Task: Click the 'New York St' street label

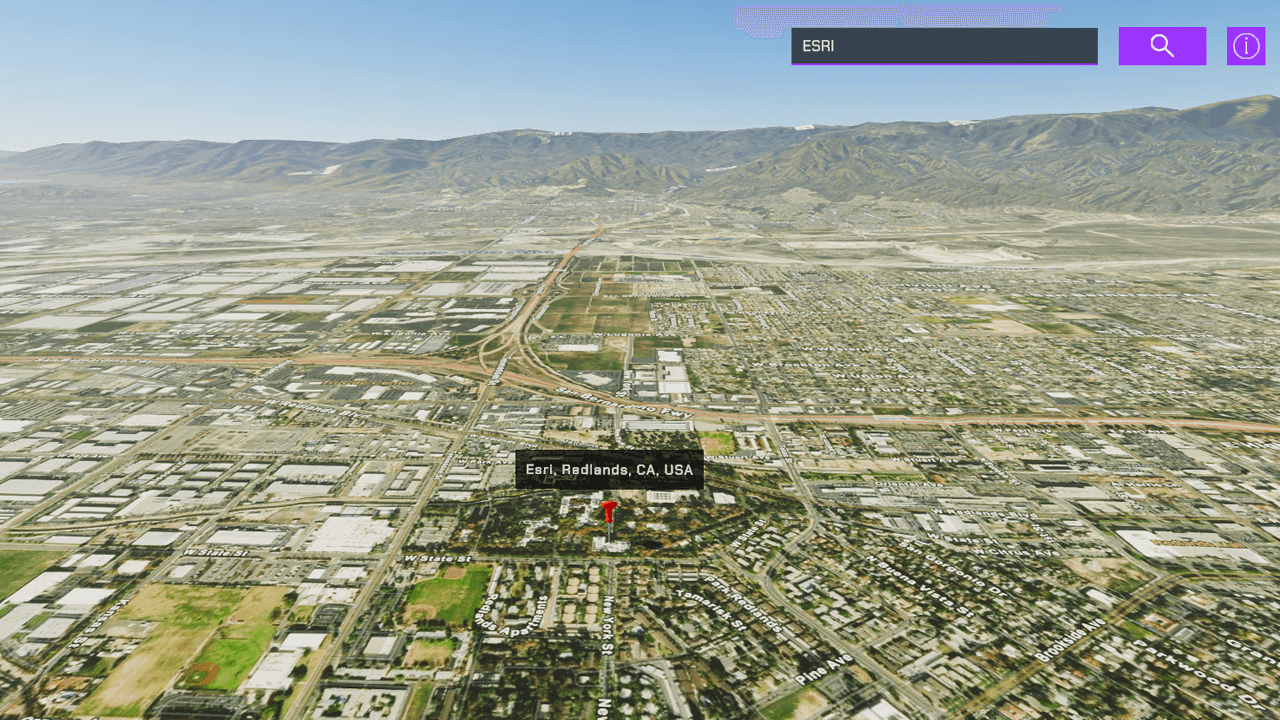Action: point(607,623)
